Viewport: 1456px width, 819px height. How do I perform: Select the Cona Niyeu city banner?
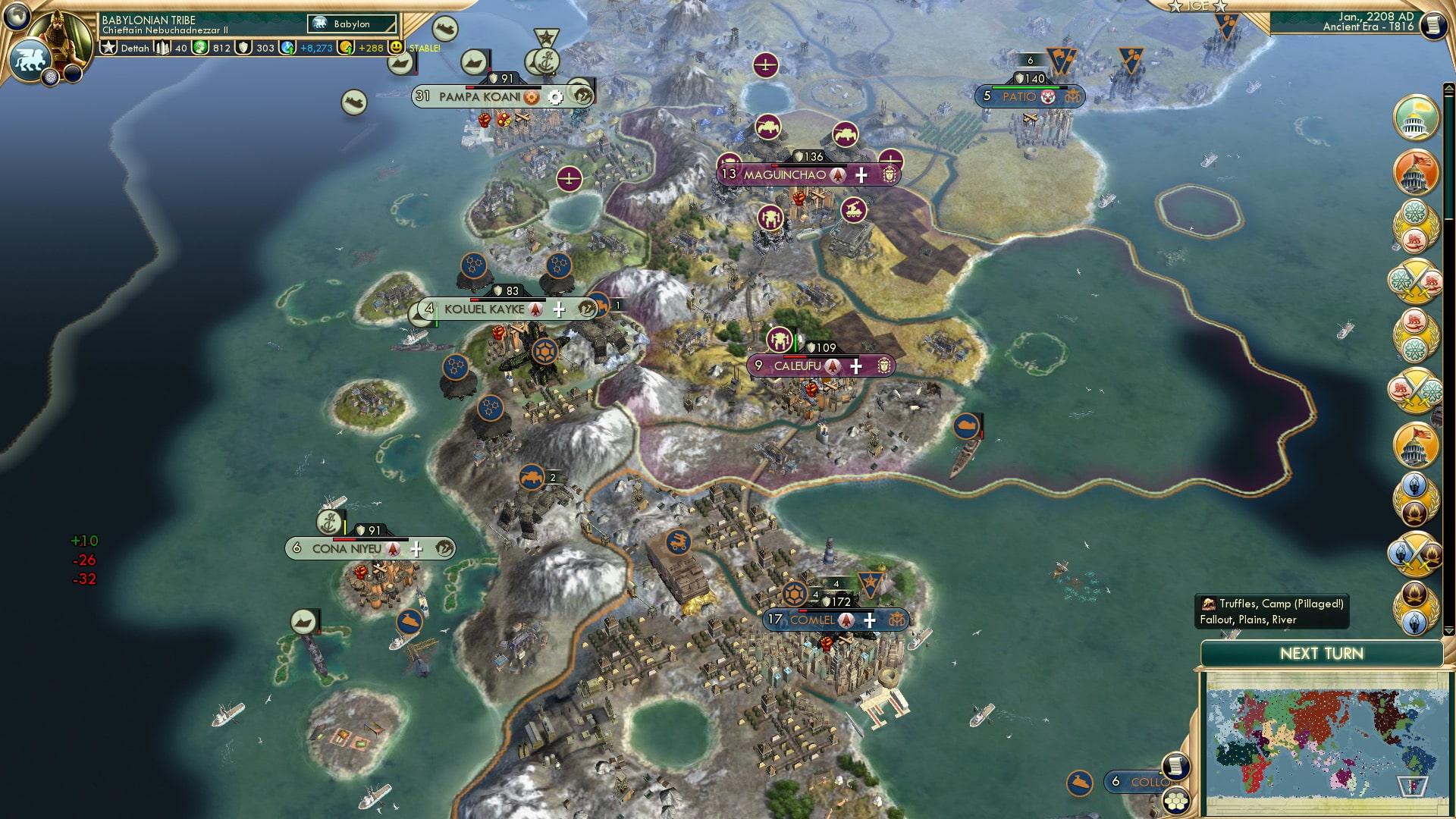point(347,549)
